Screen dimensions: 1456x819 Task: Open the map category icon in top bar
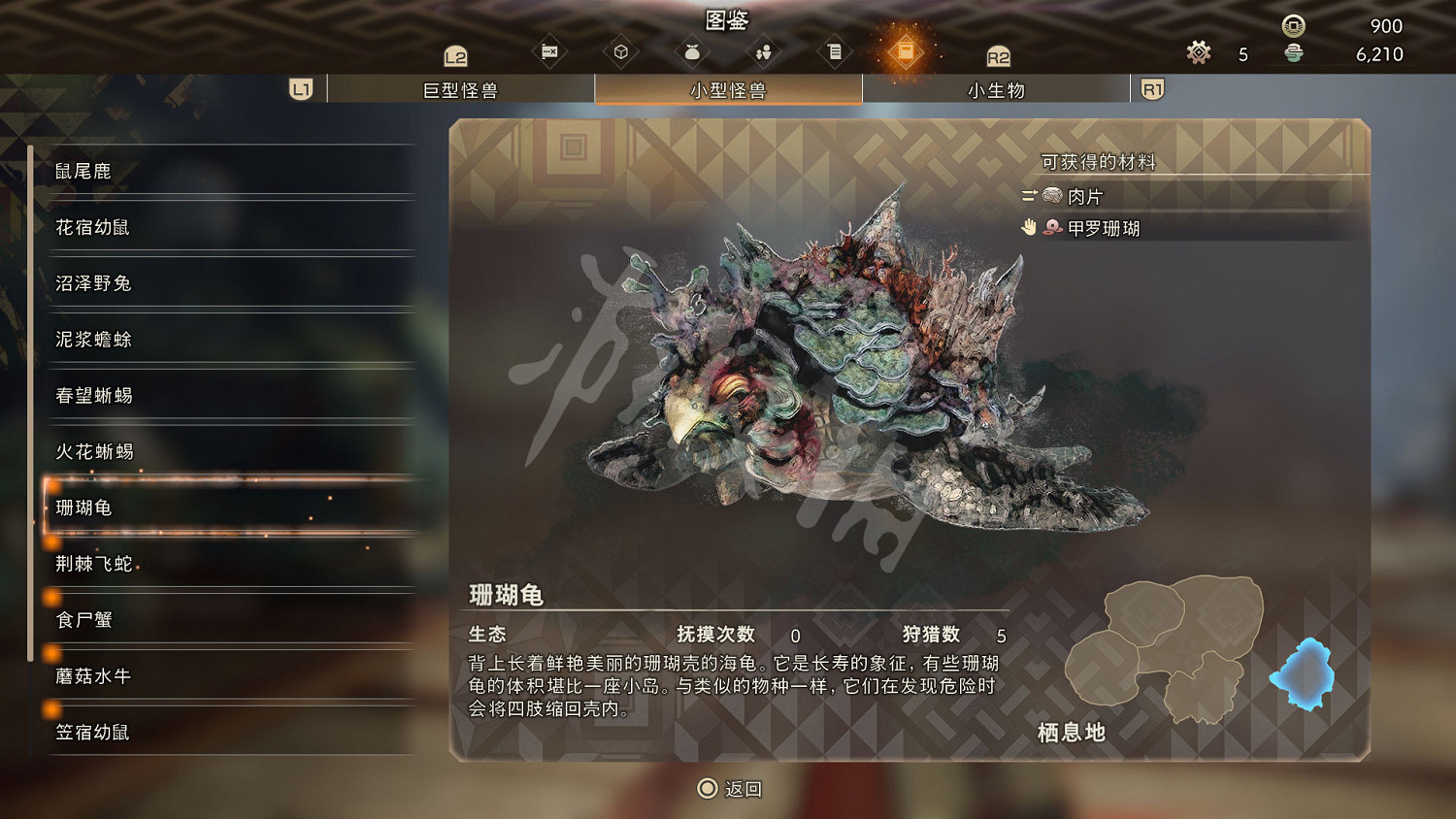click(x=549, y=50)
